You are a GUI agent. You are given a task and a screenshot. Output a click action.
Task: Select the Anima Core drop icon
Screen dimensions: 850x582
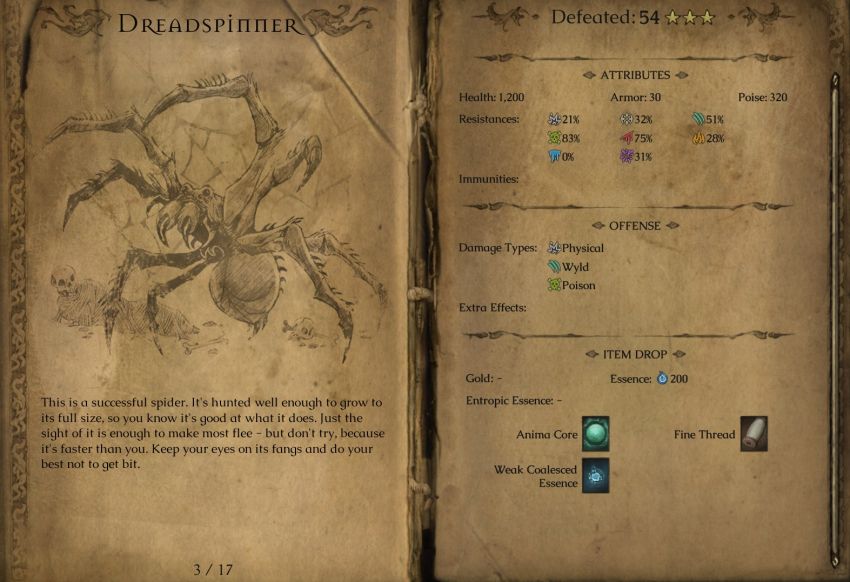tap(595, 435)
